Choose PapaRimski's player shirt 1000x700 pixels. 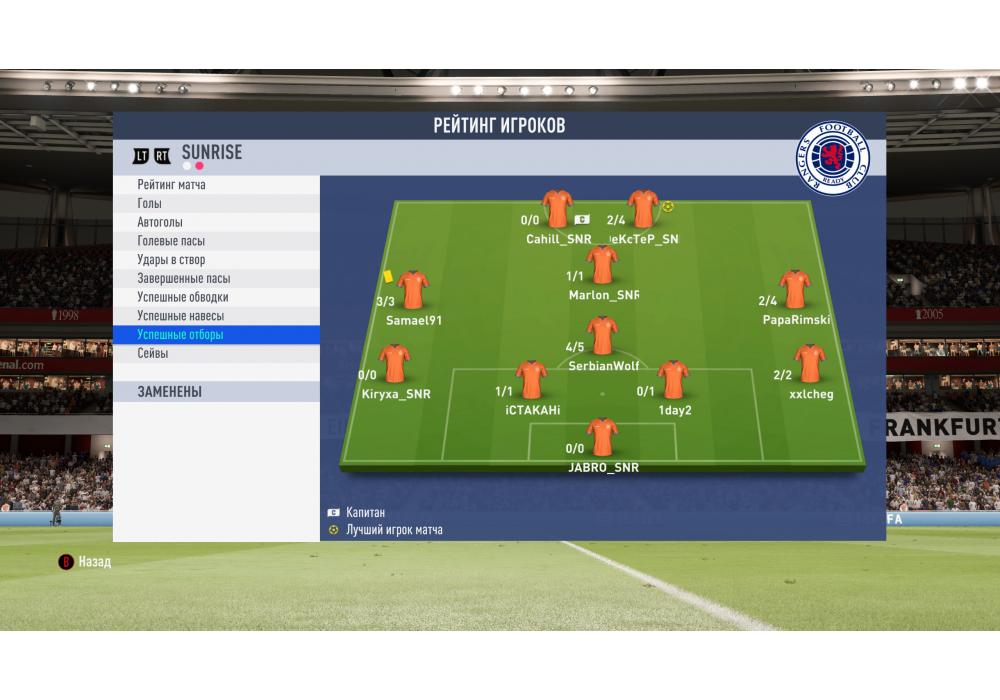click(795, 289)
